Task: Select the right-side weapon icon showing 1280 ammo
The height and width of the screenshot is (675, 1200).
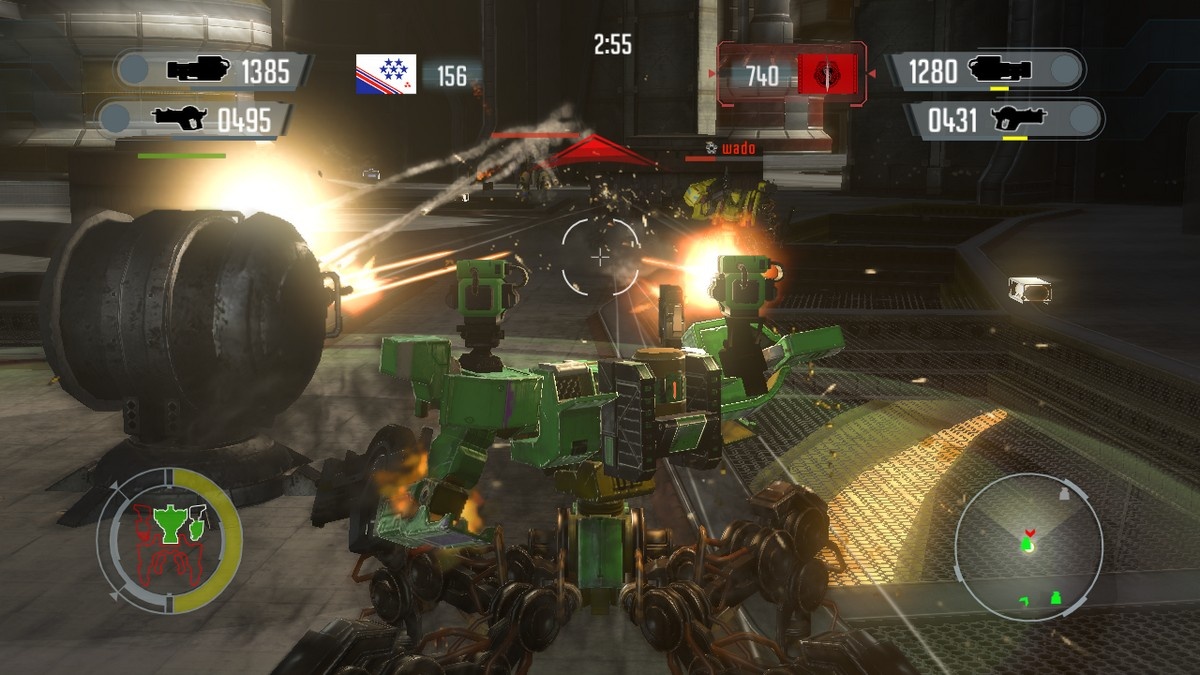Action: click(1002, 70)
